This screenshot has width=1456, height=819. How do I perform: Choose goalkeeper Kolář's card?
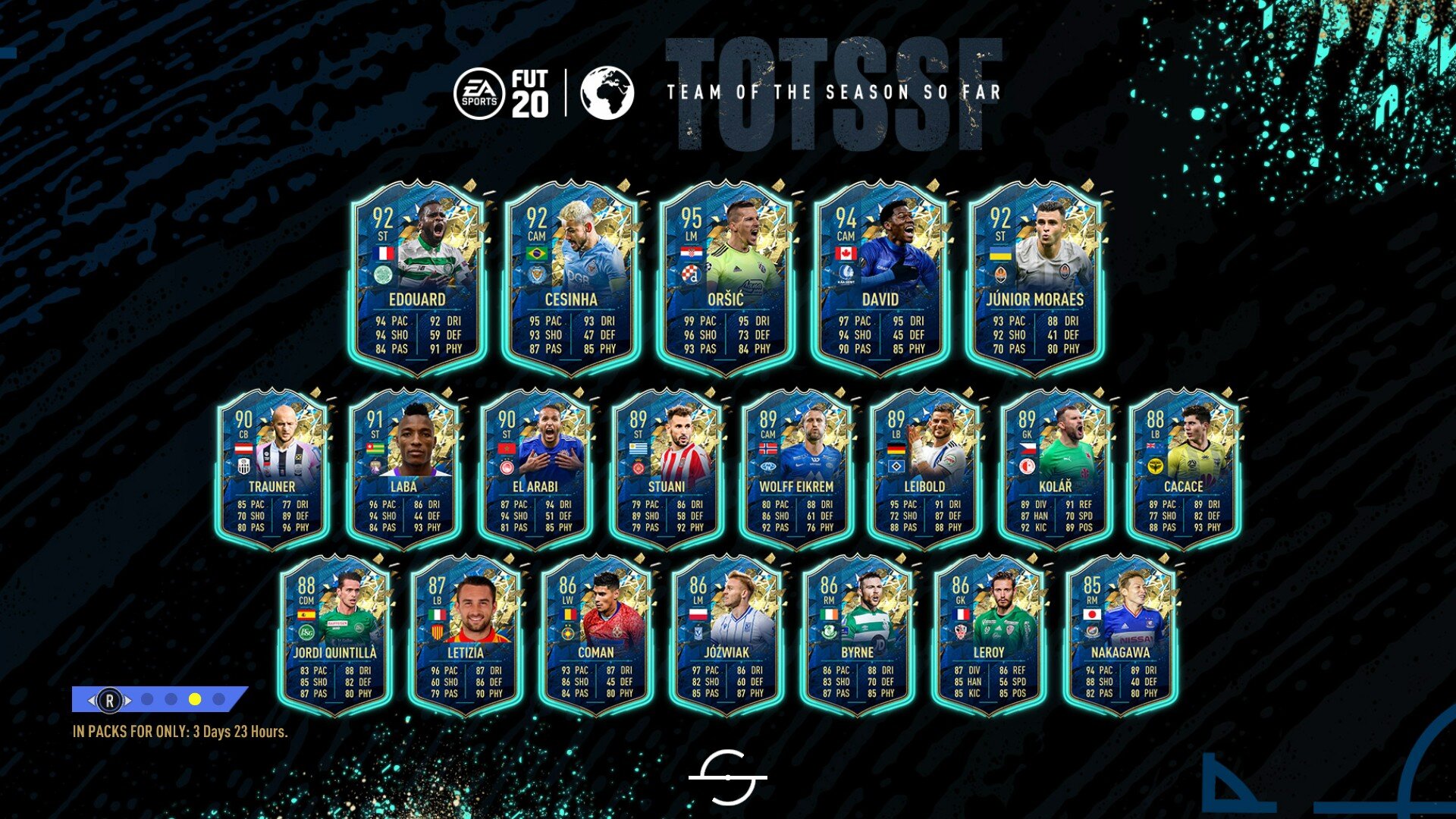pos(1056,470)
